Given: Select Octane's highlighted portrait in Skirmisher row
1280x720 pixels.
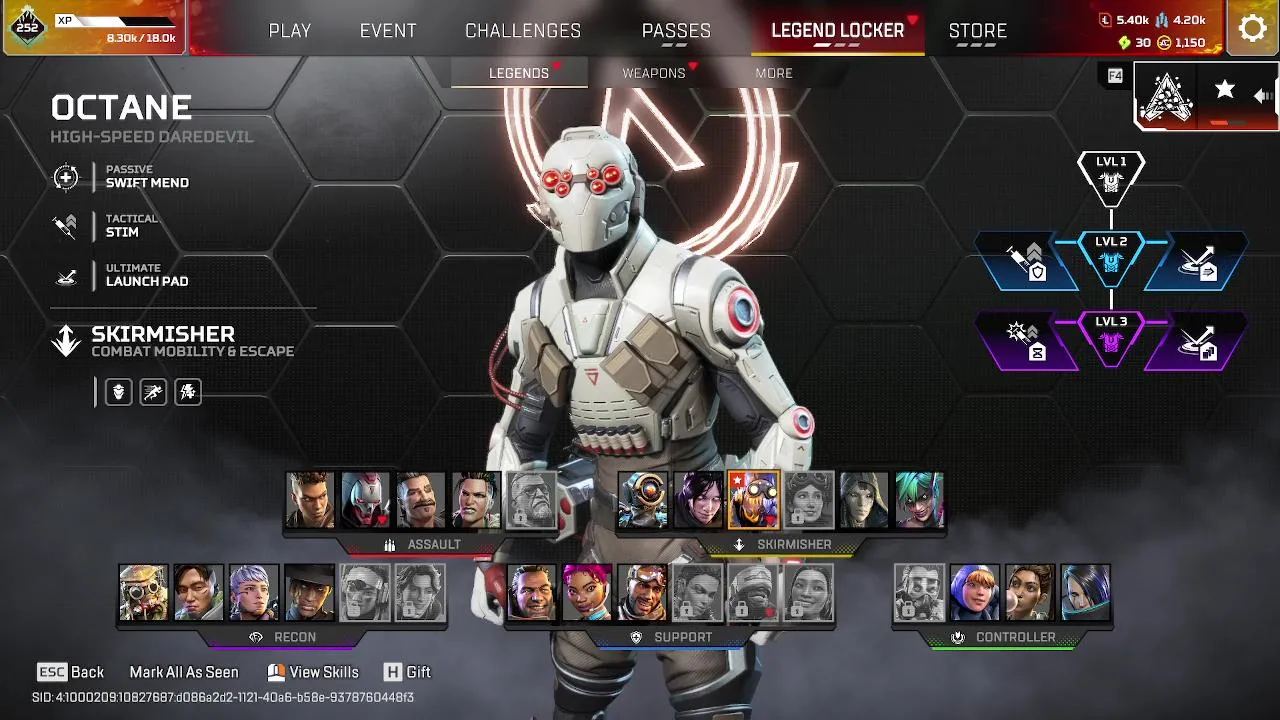Looking at the screenshot, I should [x=753, y=500].
